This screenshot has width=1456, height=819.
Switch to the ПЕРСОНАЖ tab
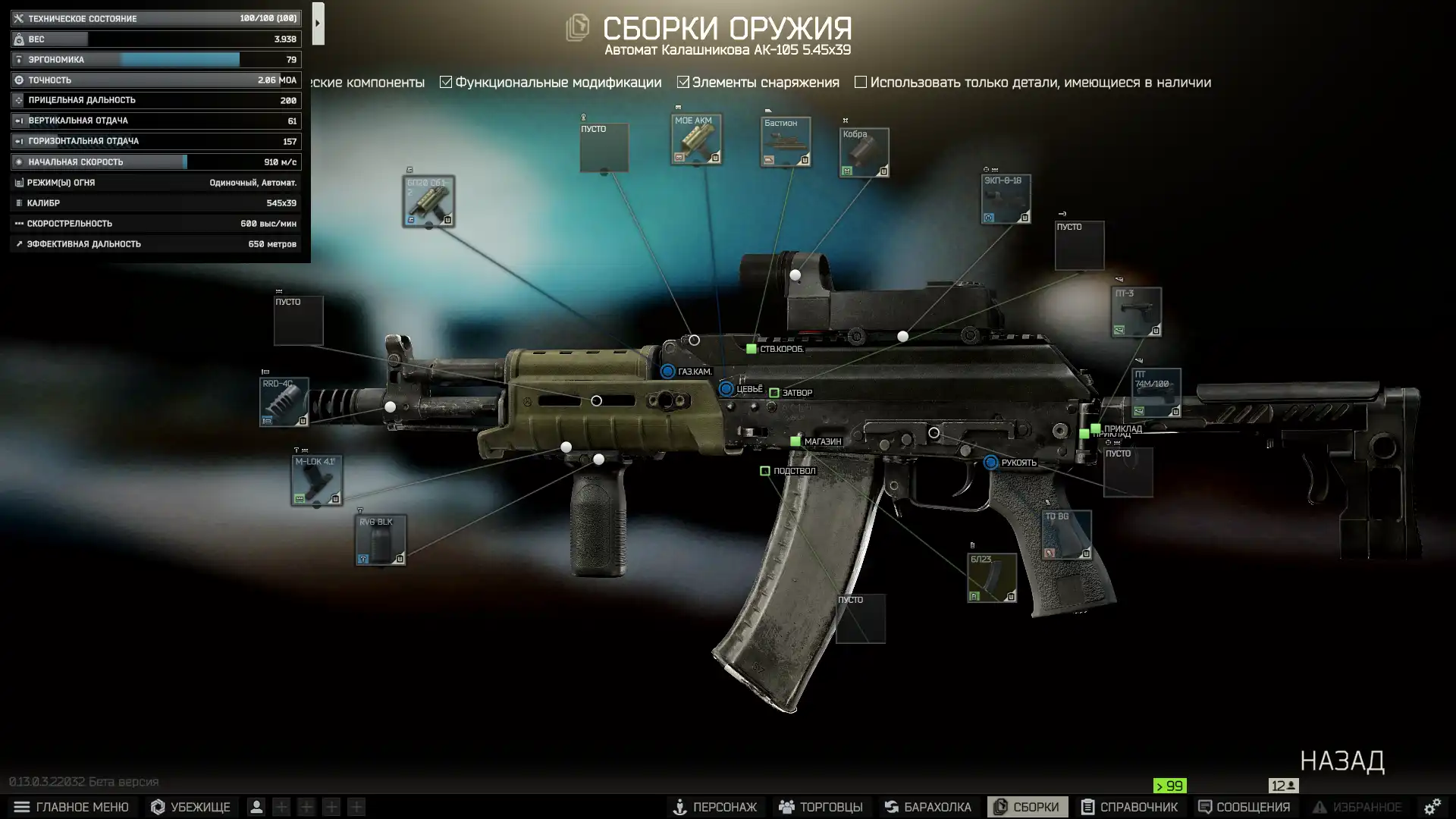(715, 807)
